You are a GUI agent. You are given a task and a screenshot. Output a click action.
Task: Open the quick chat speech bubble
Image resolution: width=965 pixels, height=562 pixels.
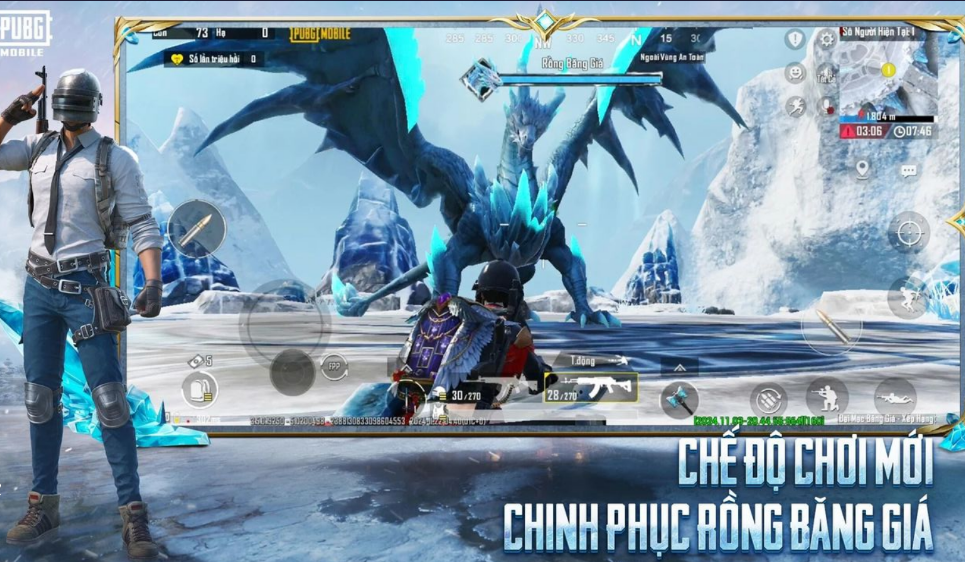[x=908, y=171]
